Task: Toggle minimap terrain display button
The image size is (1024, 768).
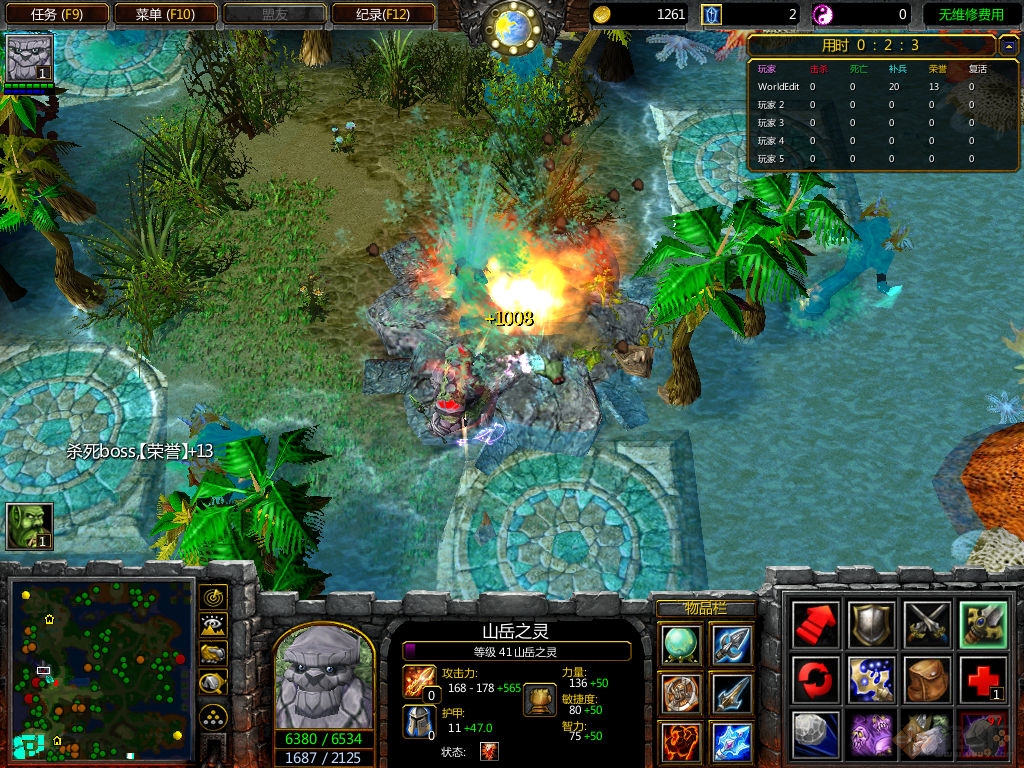Action: [x=212, y=625]
